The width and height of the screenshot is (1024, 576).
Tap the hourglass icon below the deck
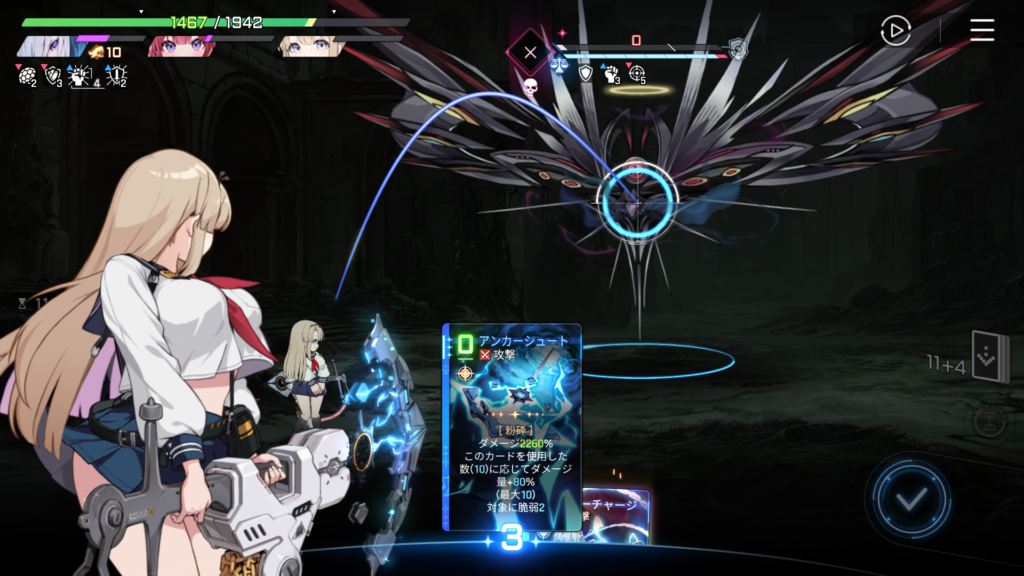point(988,423)
